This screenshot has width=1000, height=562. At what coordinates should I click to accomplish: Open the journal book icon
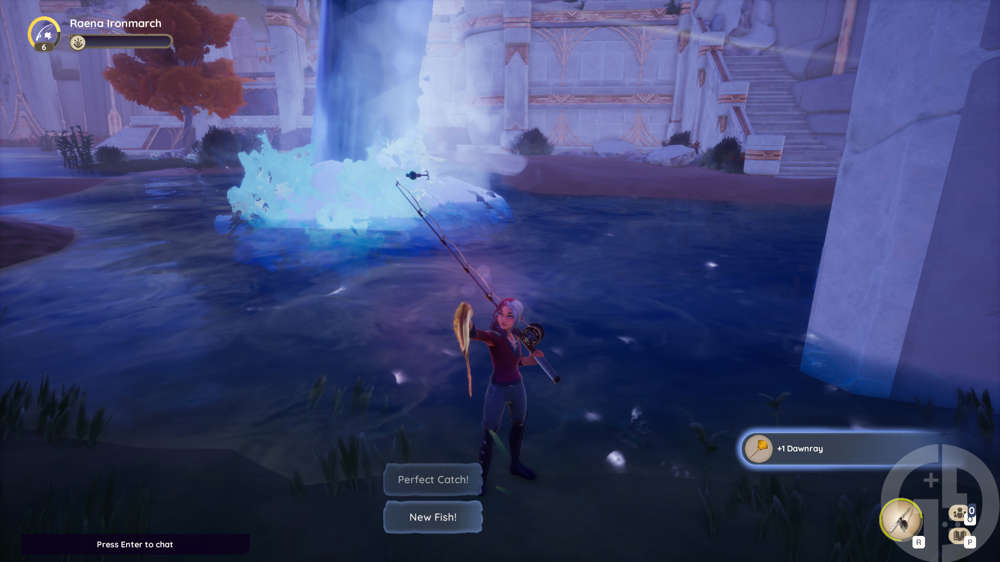958,536
